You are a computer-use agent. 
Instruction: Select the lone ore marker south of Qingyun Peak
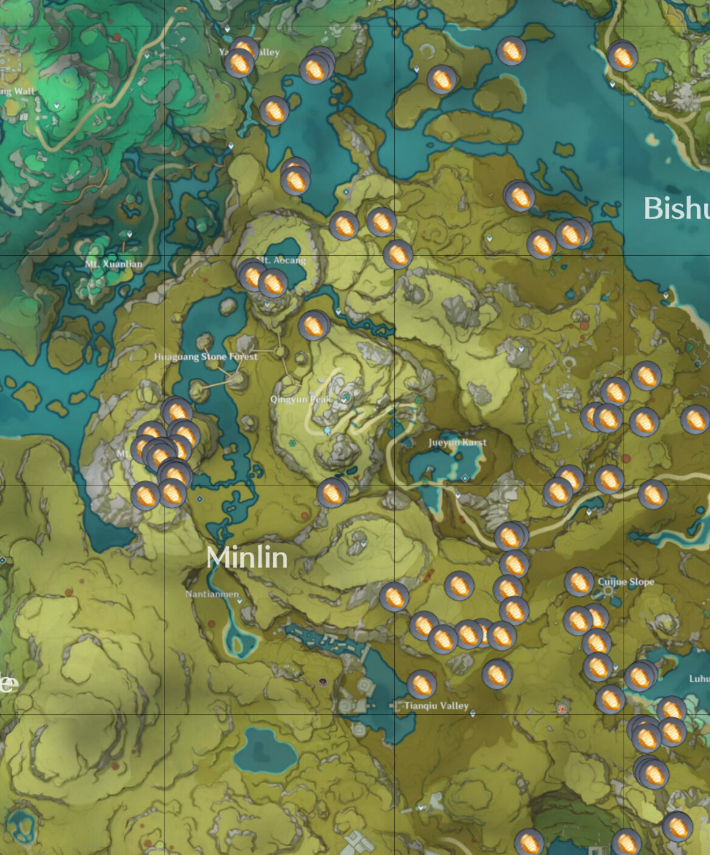(x=333, y=492)
